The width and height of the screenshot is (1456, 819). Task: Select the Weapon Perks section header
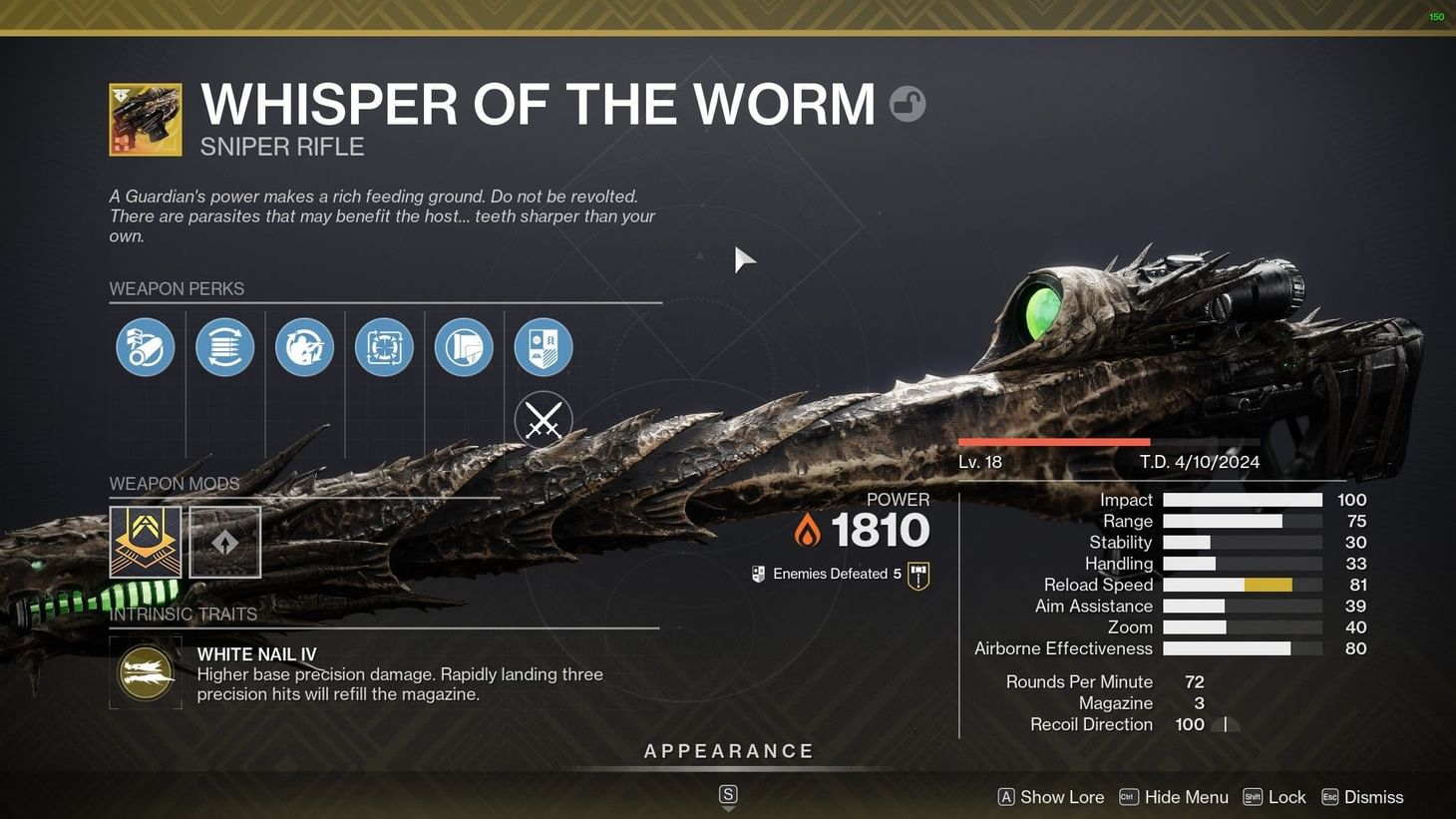click(177, 288)
